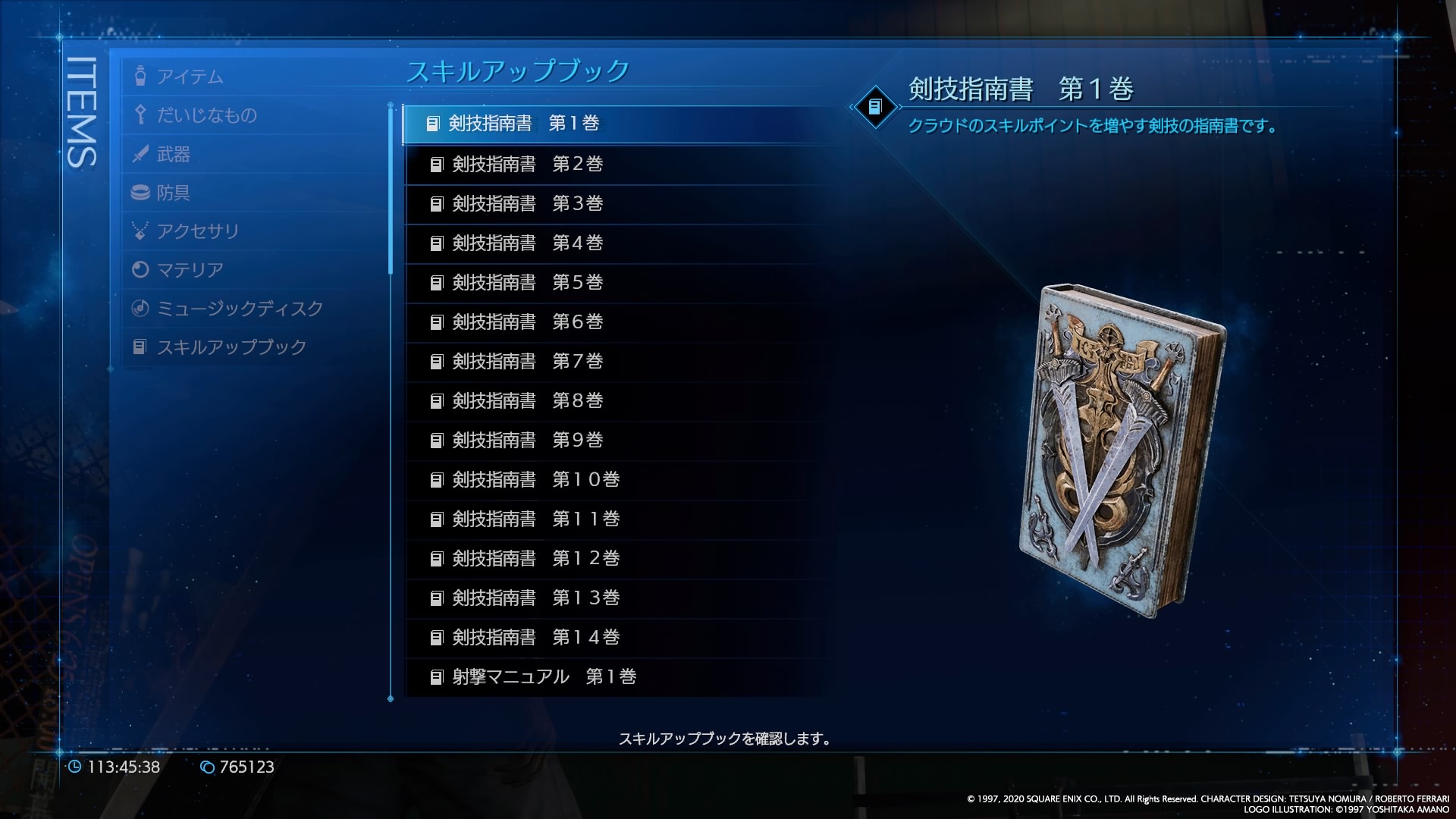The image size is (1456, 819).
Task: Select 剣技指南書 第3巻
Action: [527, 204]
